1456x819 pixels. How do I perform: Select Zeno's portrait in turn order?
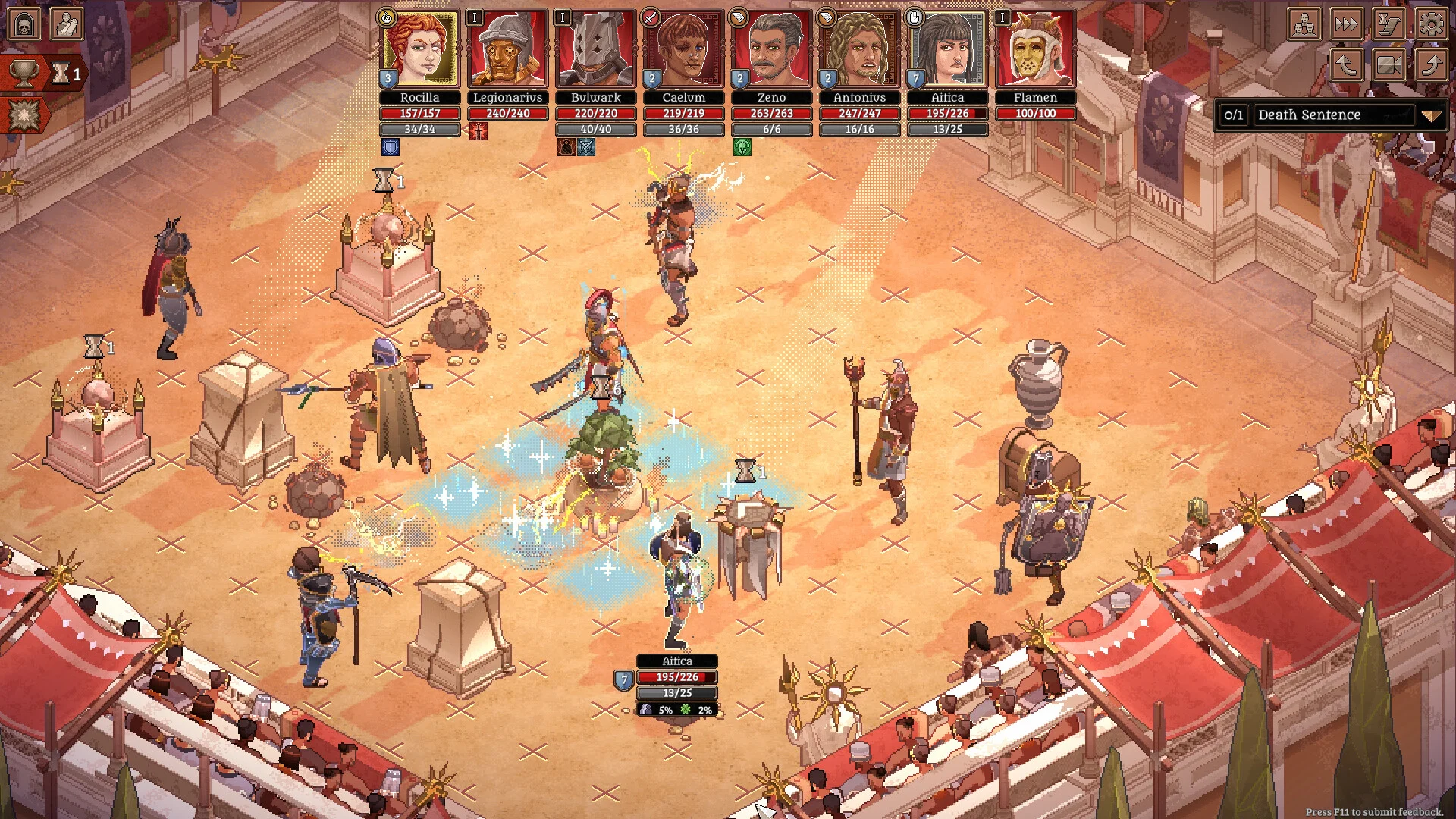click(771, 49)
